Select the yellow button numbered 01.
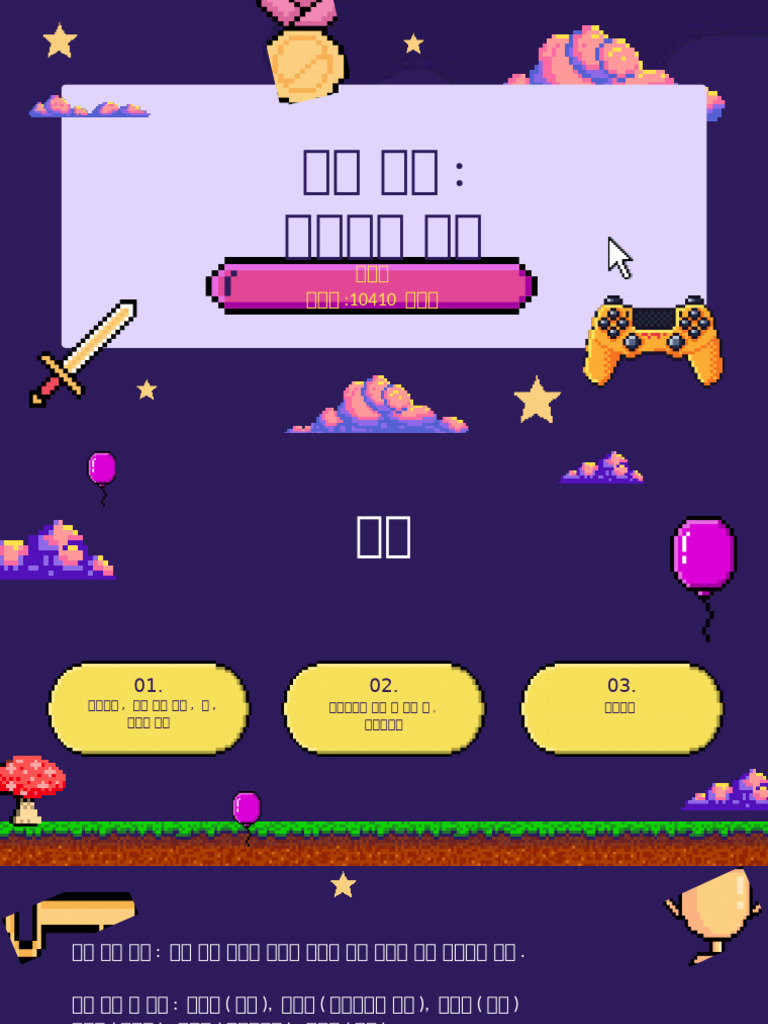 click(149, 708)
